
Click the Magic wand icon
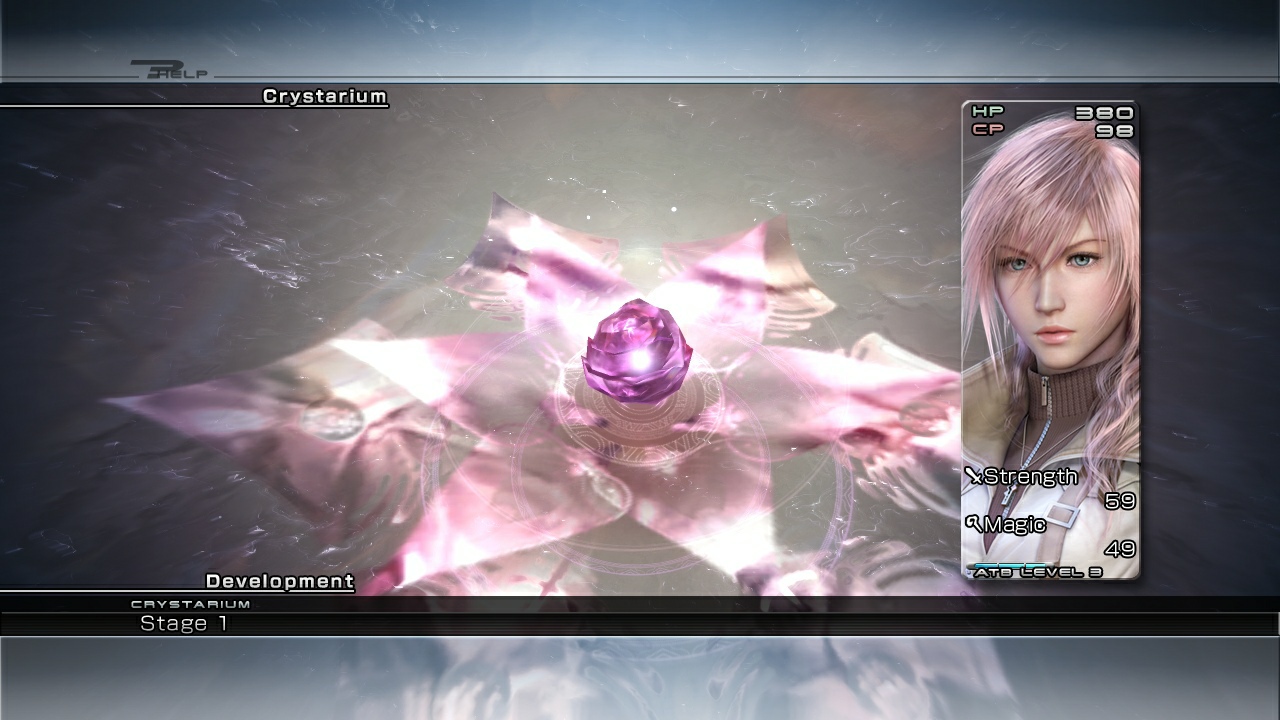975,525
